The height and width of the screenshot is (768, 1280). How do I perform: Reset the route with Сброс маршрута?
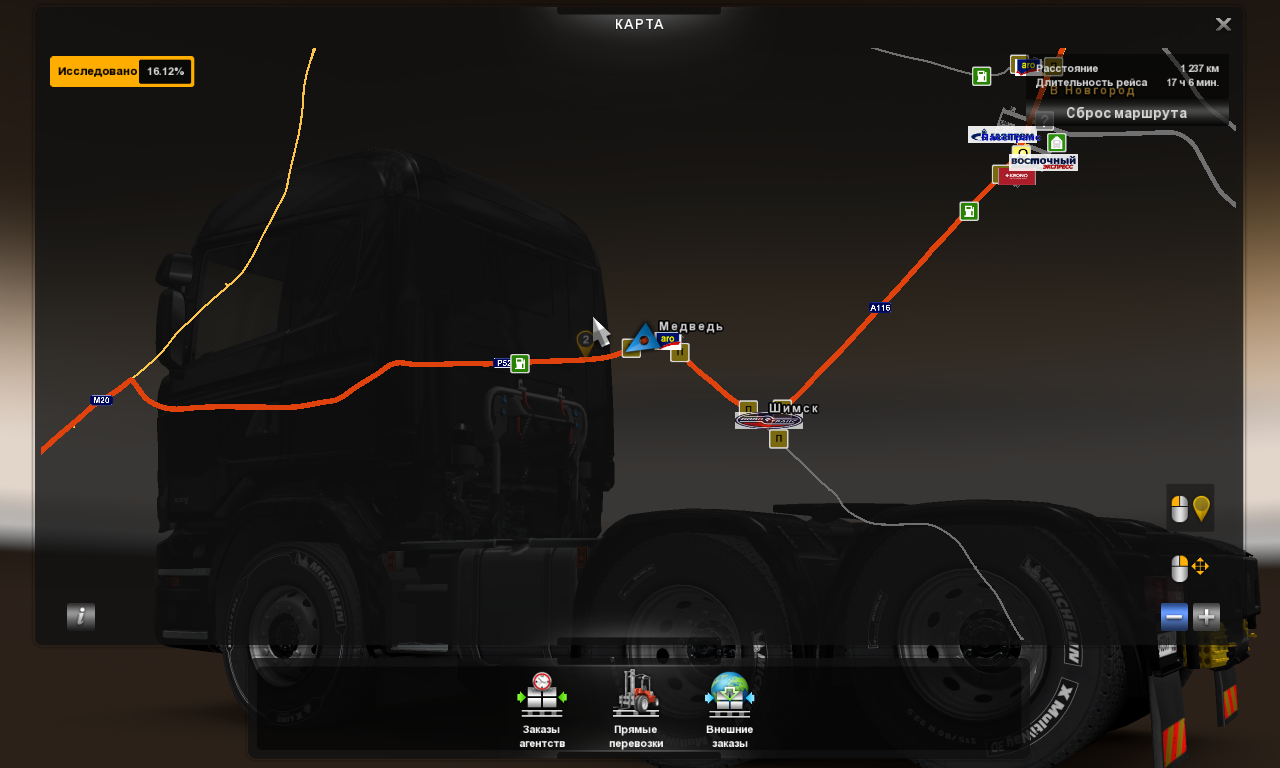click(1126, 113)
